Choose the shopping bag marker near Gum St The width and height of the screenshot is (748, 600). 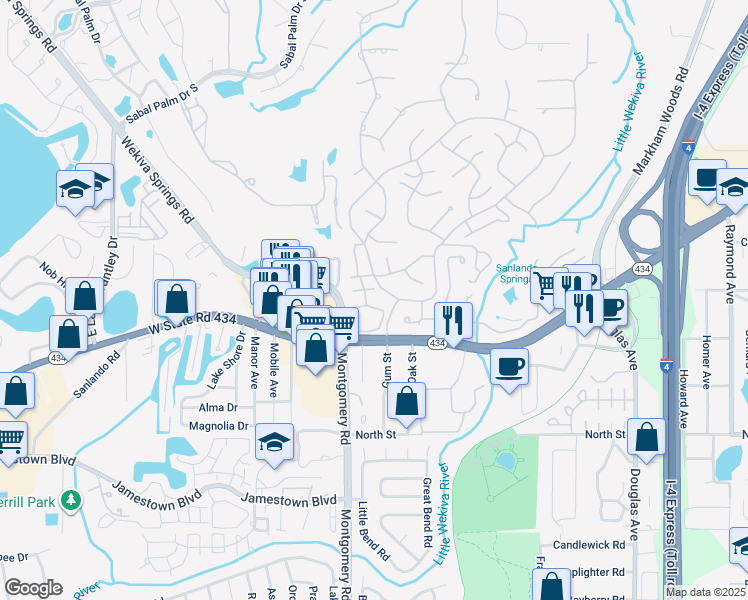pos(406,402)
